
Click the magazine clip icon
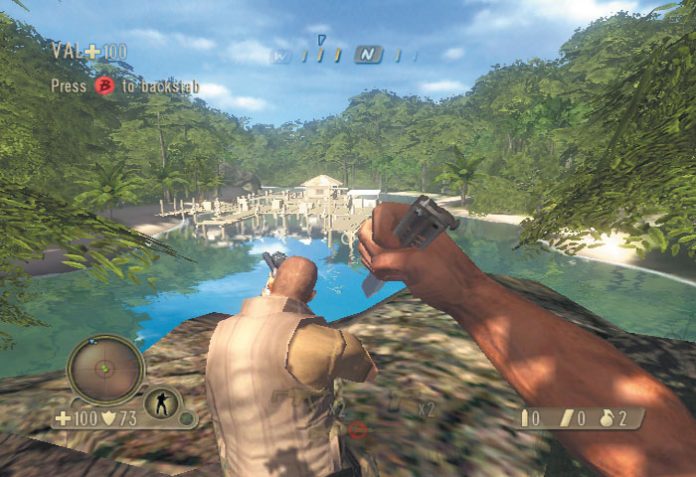click(x=566, y=418)
